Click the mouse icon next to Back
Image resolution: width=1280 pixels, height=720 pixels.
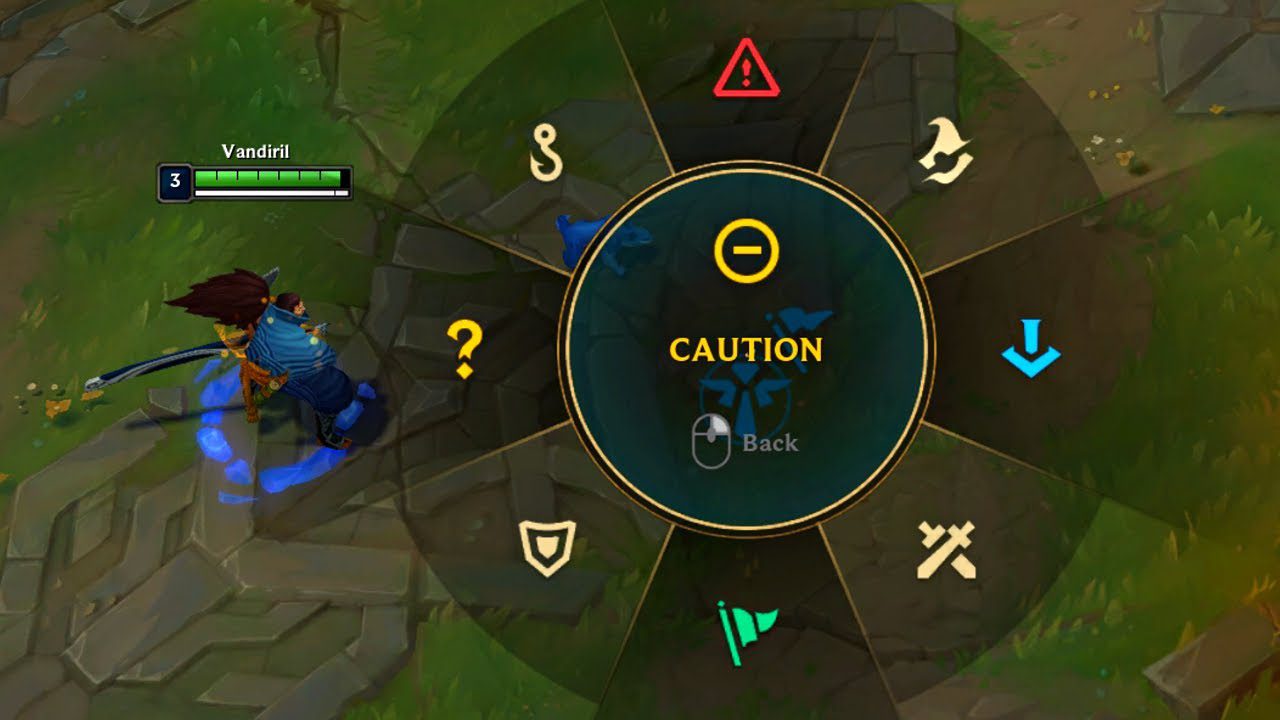point(712,438)
